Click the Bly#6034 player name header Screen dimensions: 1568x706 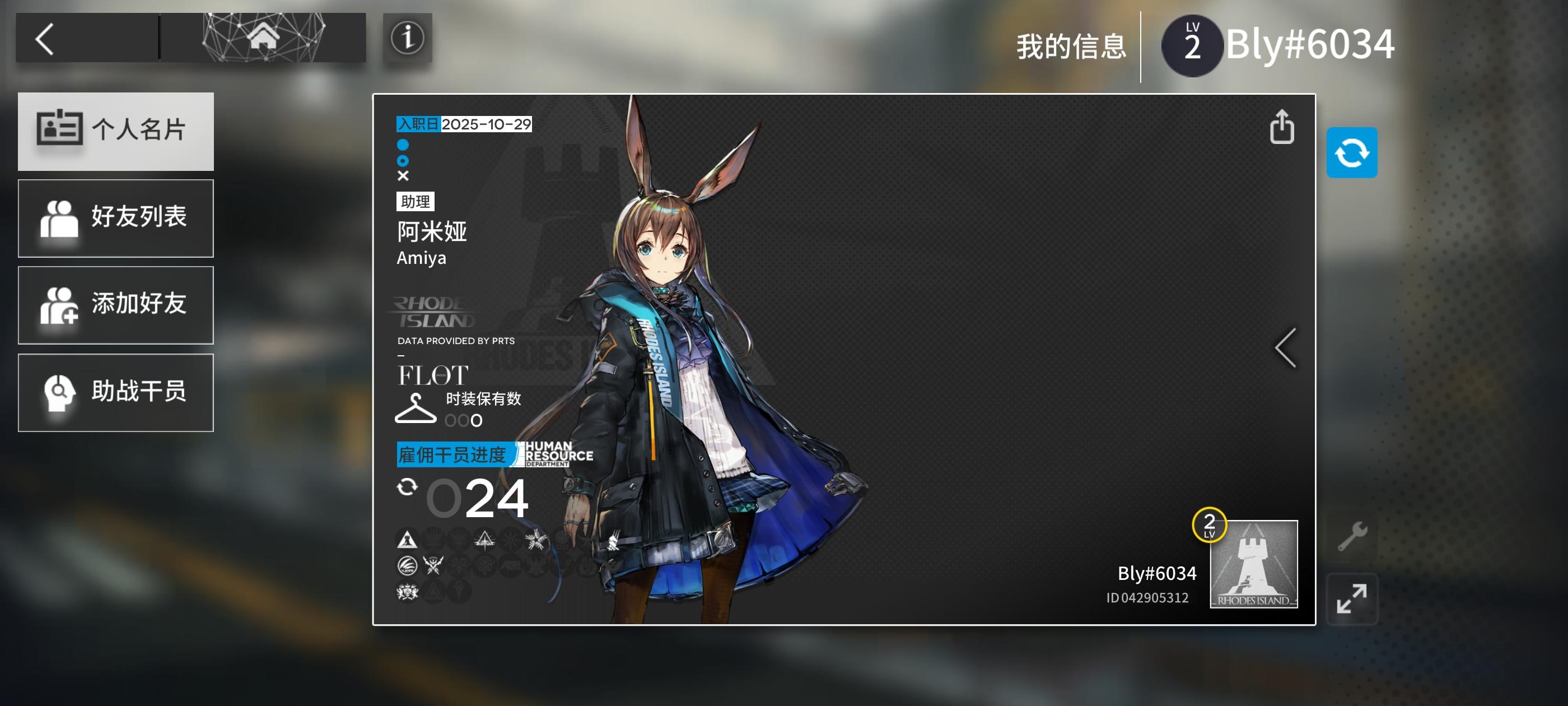click(1309, 44)
